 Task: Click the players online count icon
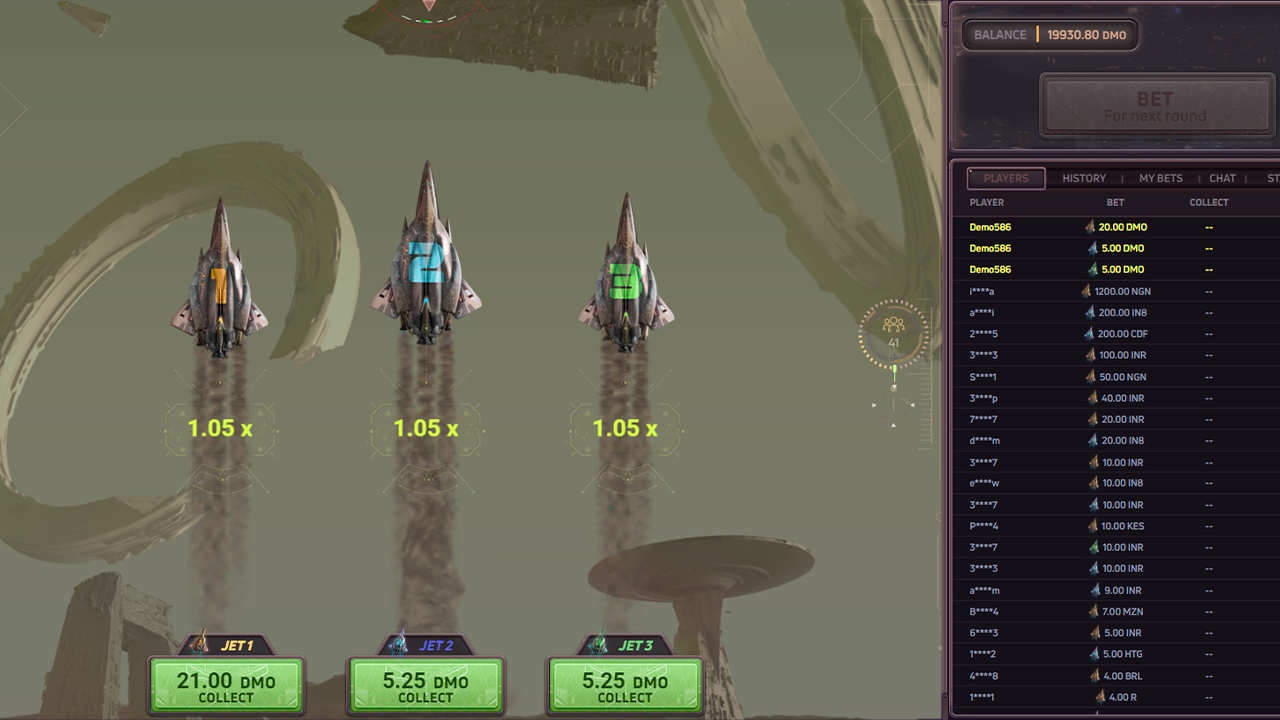(893, 331)
